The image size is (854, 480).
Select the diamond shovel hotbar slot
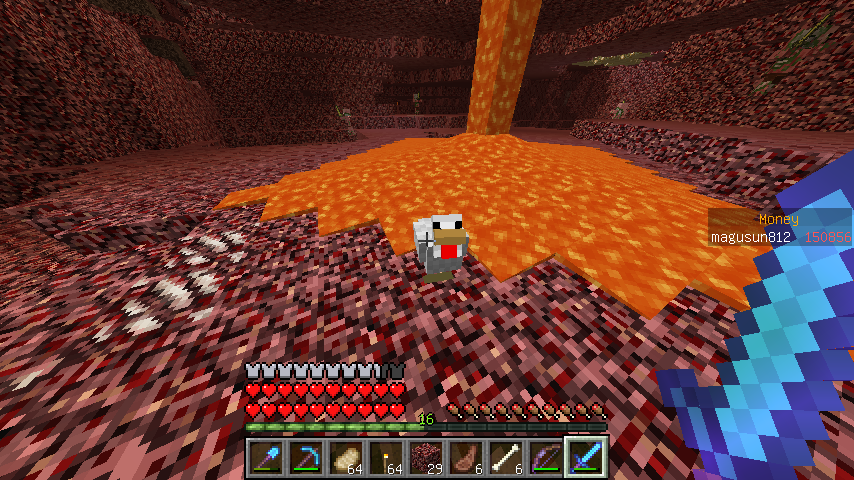(x=266, y=458)
